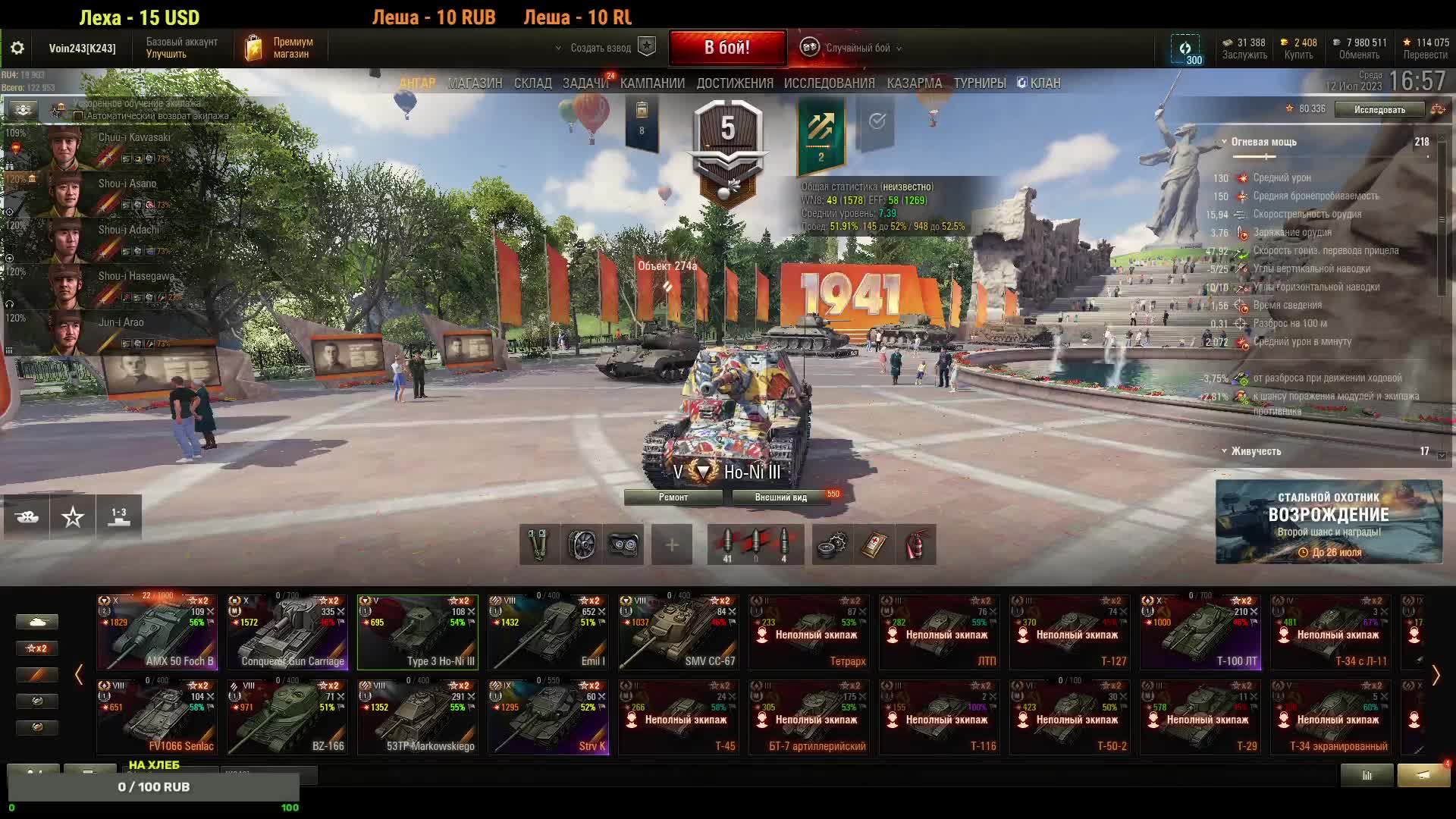Click the Исследовать button
1456x819 pixels.
1379,110
